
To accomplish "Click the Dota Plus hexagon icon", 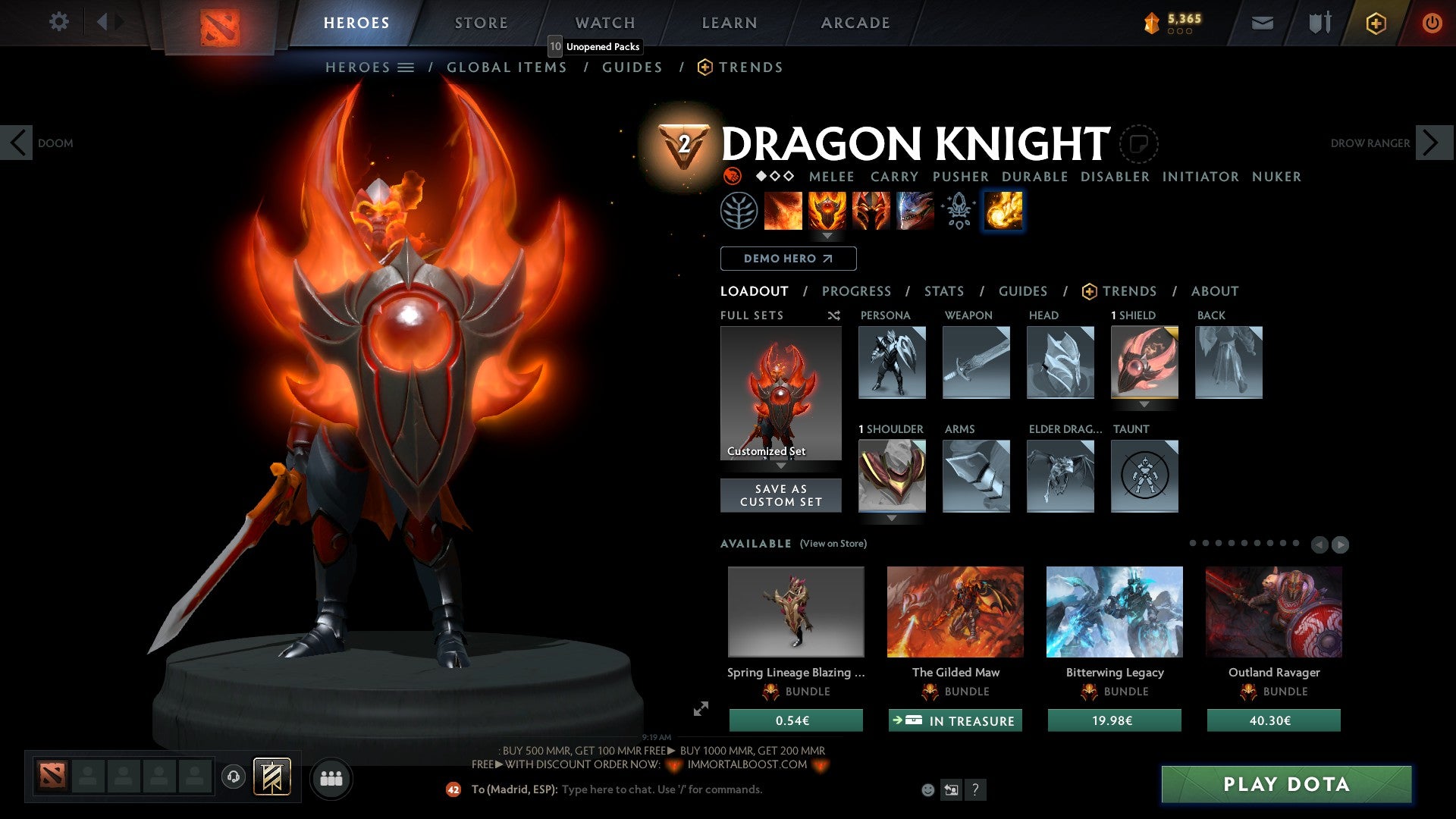I will coord(1375,23).
